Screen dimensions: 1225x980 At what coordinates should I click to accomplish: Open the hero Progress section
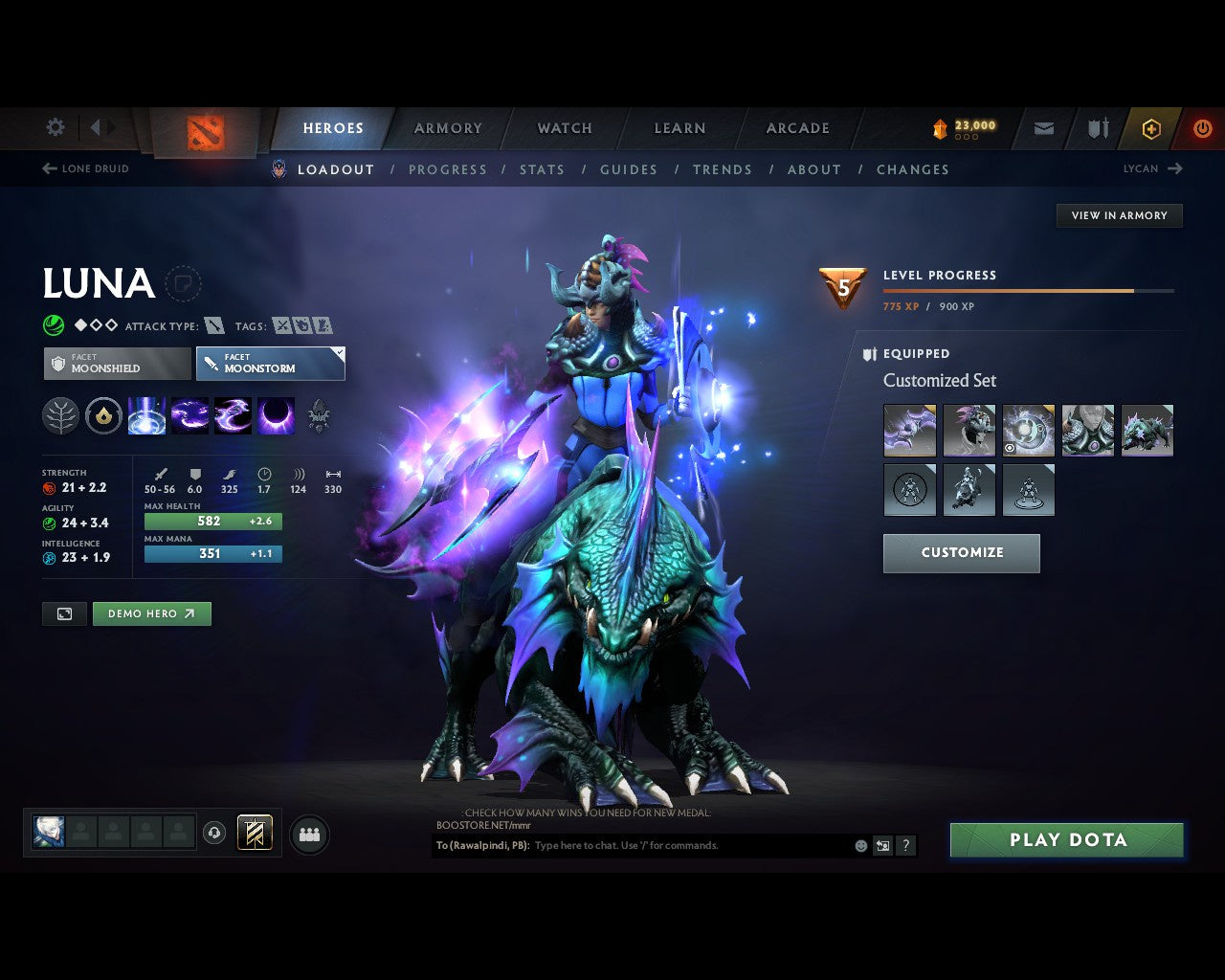(448, 169)
